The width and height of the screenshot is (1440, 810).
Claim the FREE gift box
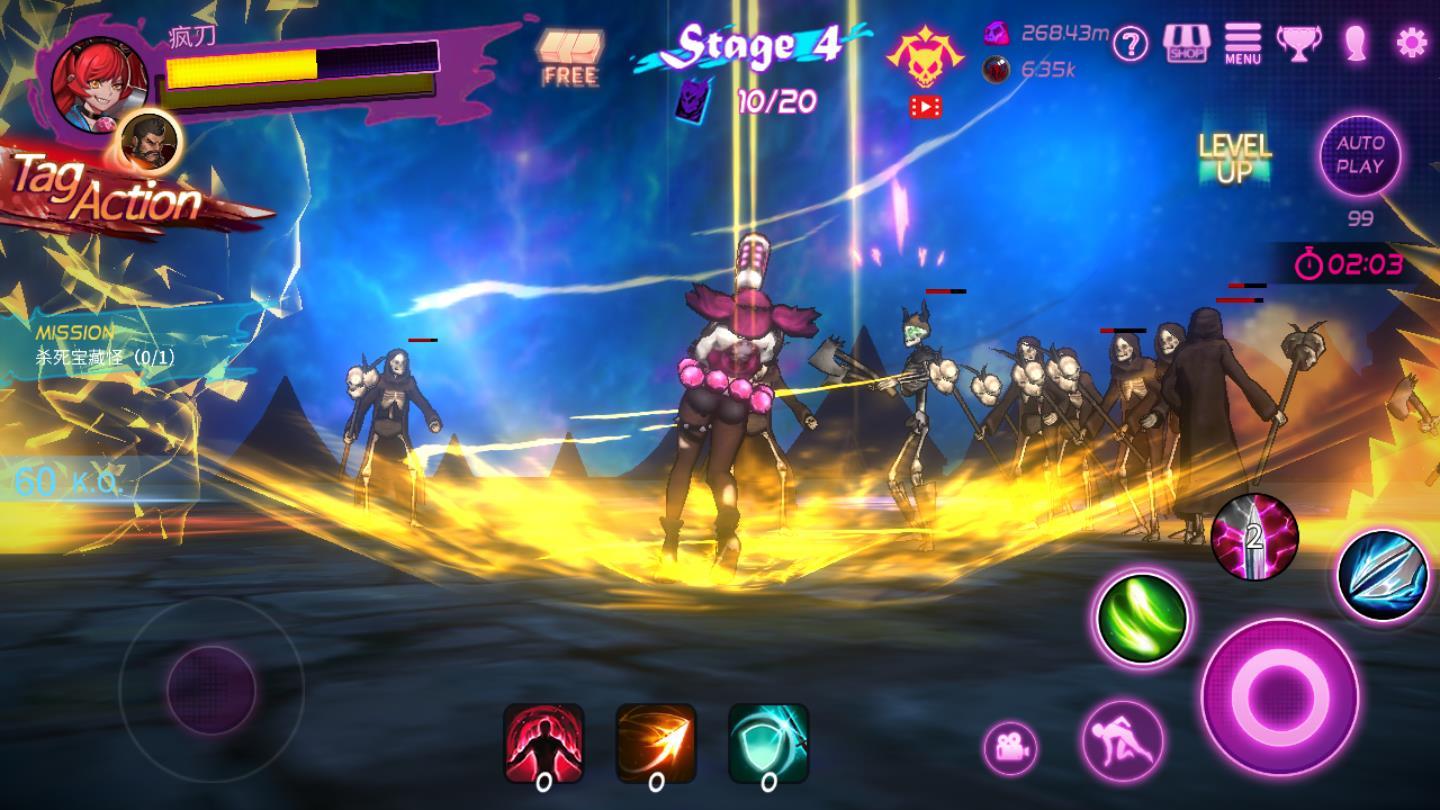click(x=570, y=56)
